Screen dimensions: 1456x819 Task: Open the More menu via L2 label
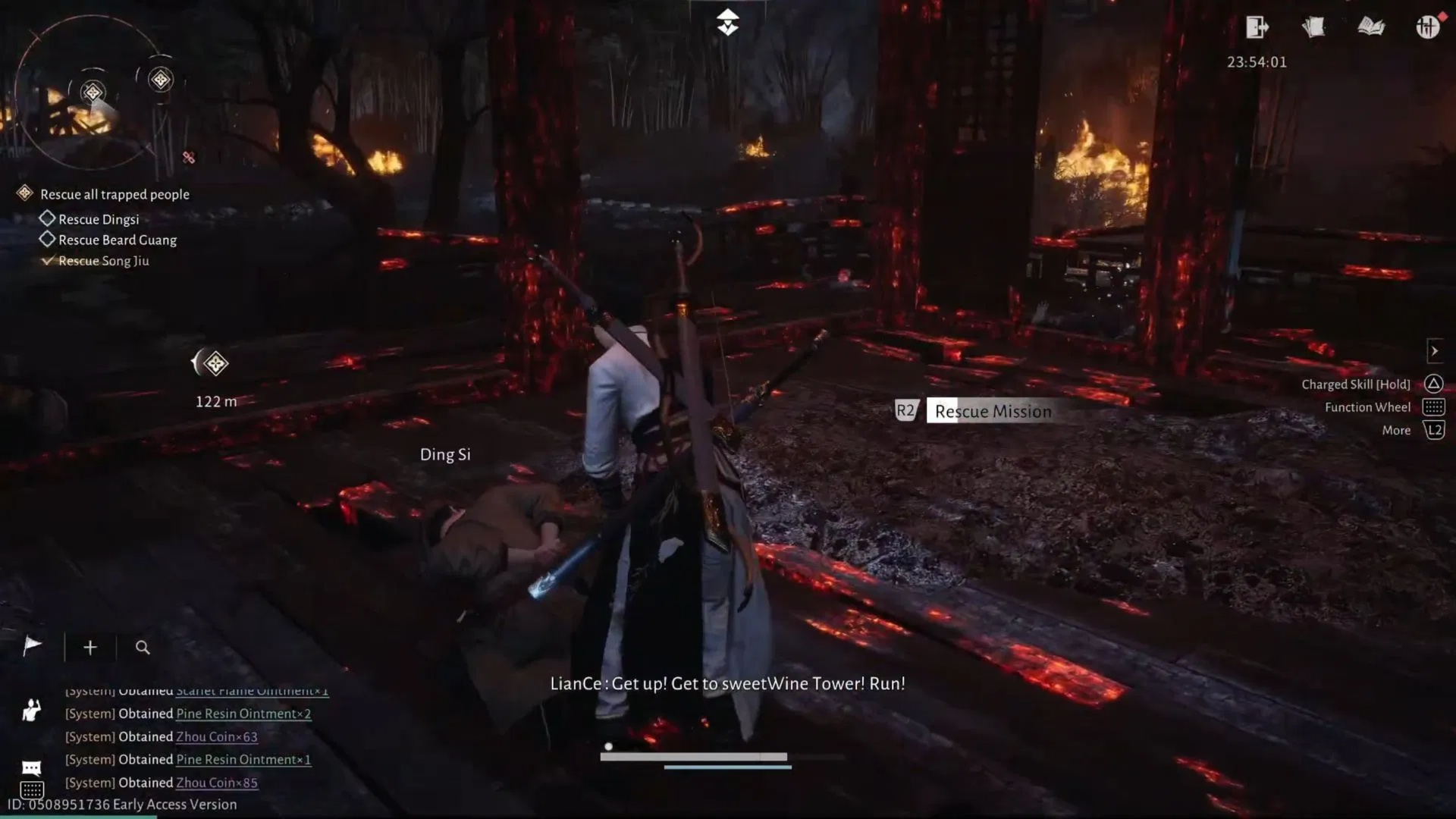[1436, 430]
